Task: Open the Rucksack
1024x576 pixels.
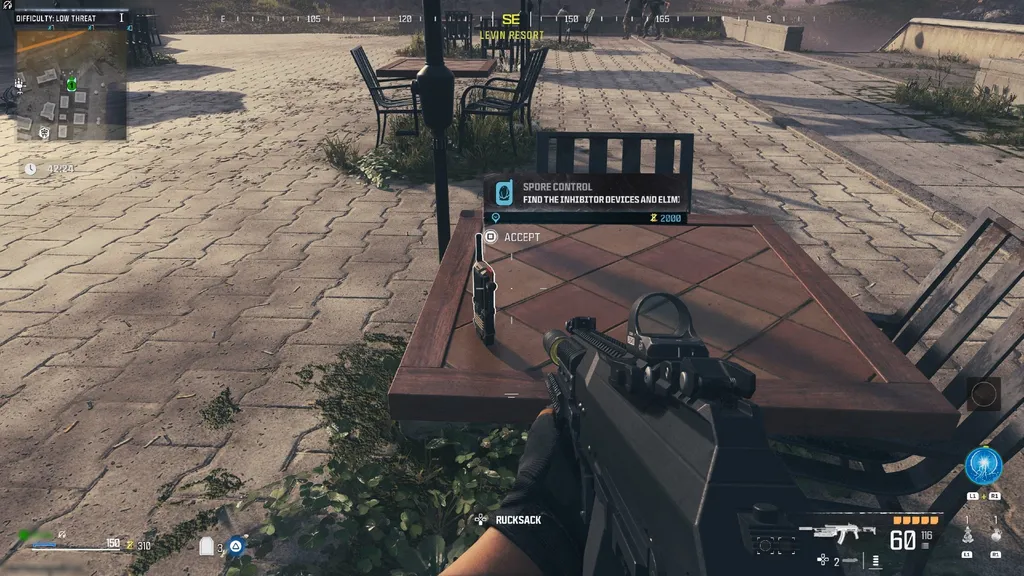Action: pos(510,520)
